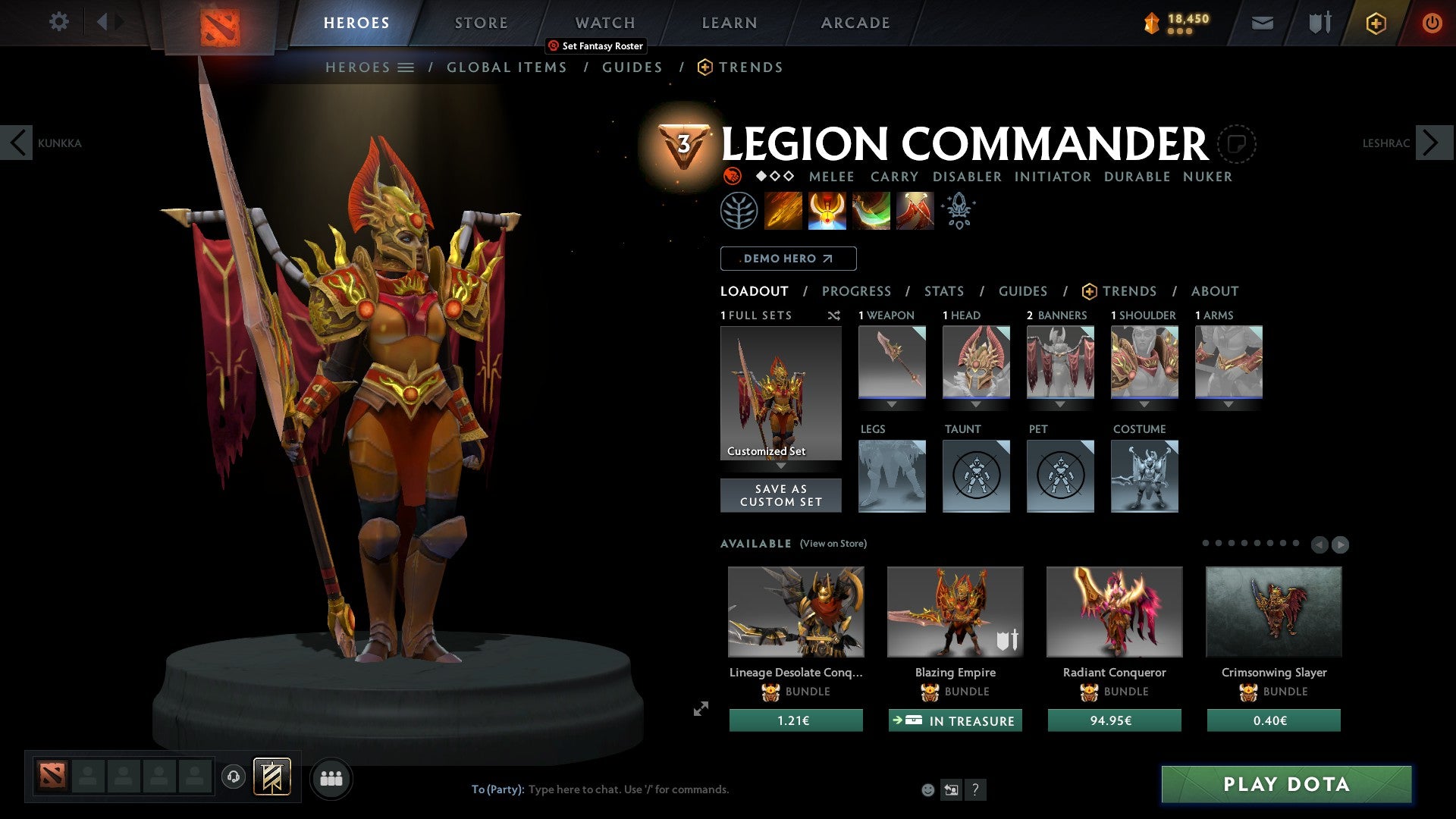The width and height of the screenshot is (1456, 819).
Task: Click the View on Store link
Action: (833, 544)
